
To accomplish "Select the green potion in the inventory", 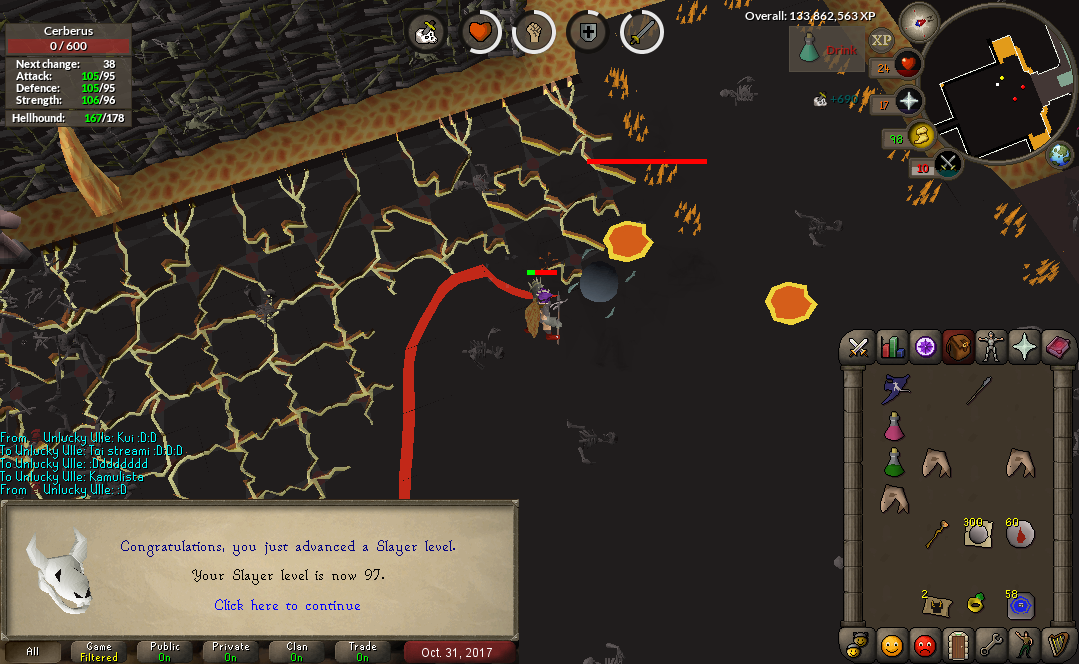I will pyautogui.click(x=893, y=462).
